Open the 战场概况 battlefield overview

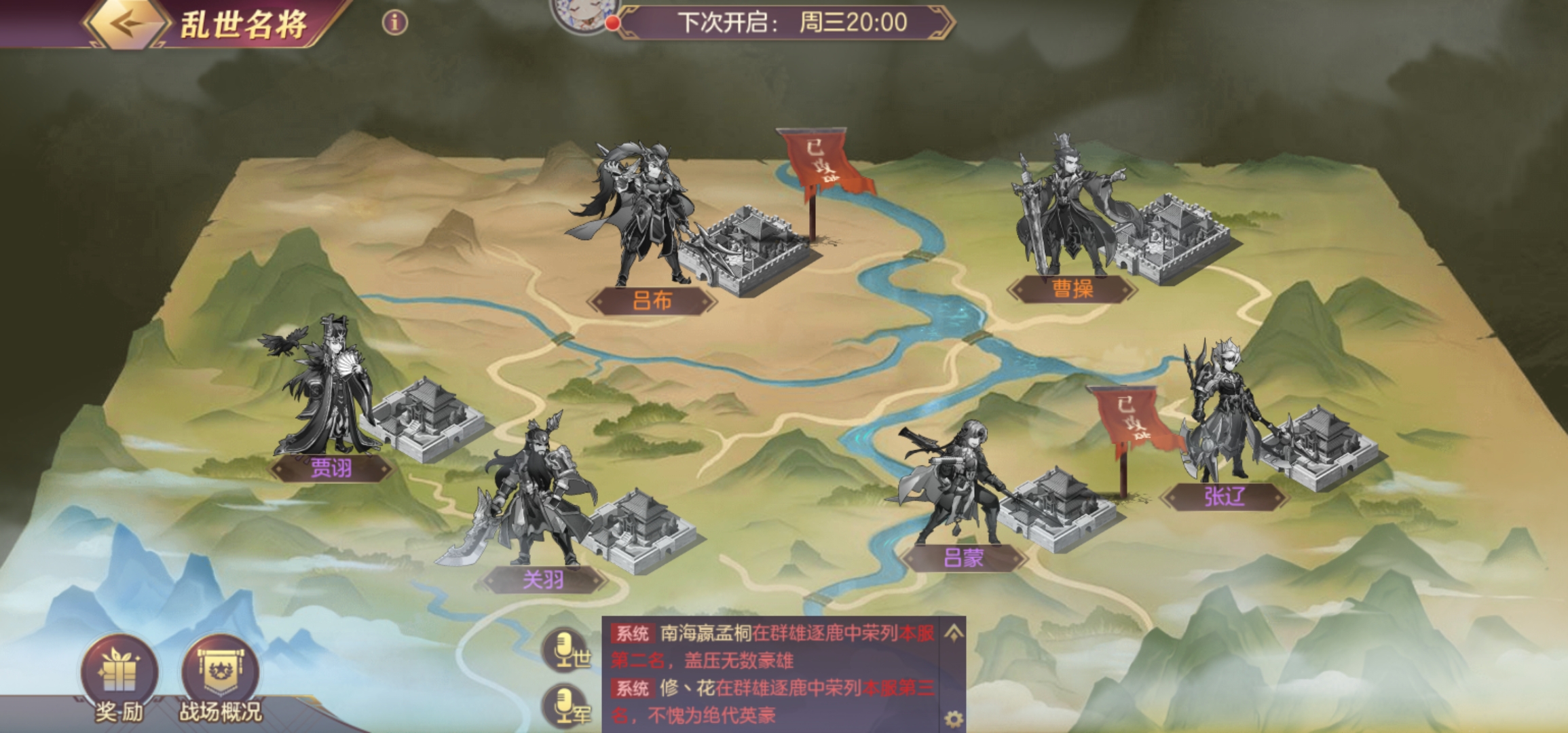click(220, 672)
